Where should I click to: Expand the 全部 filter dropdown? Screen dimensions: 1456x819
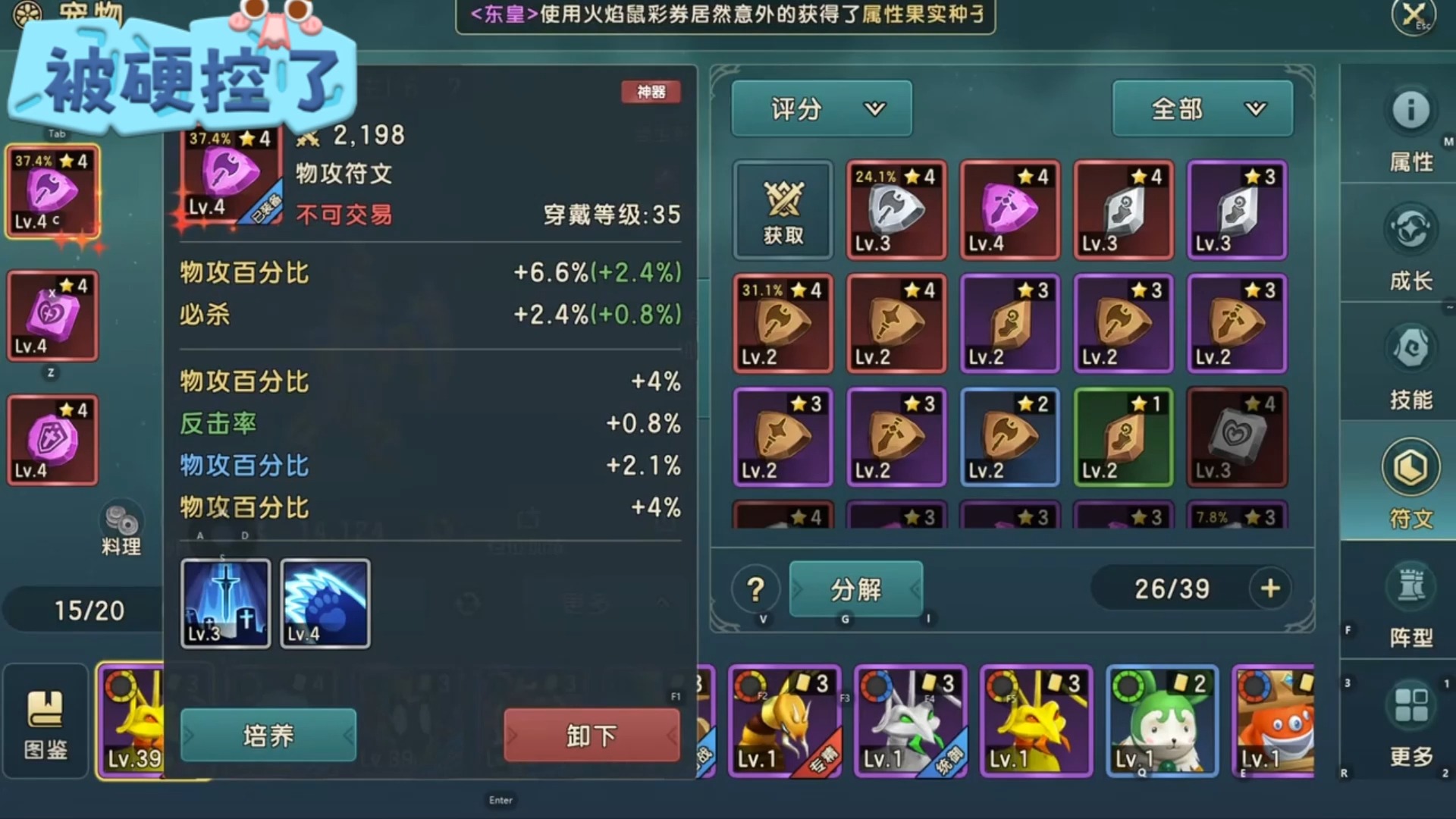(x=1203, y=108)
